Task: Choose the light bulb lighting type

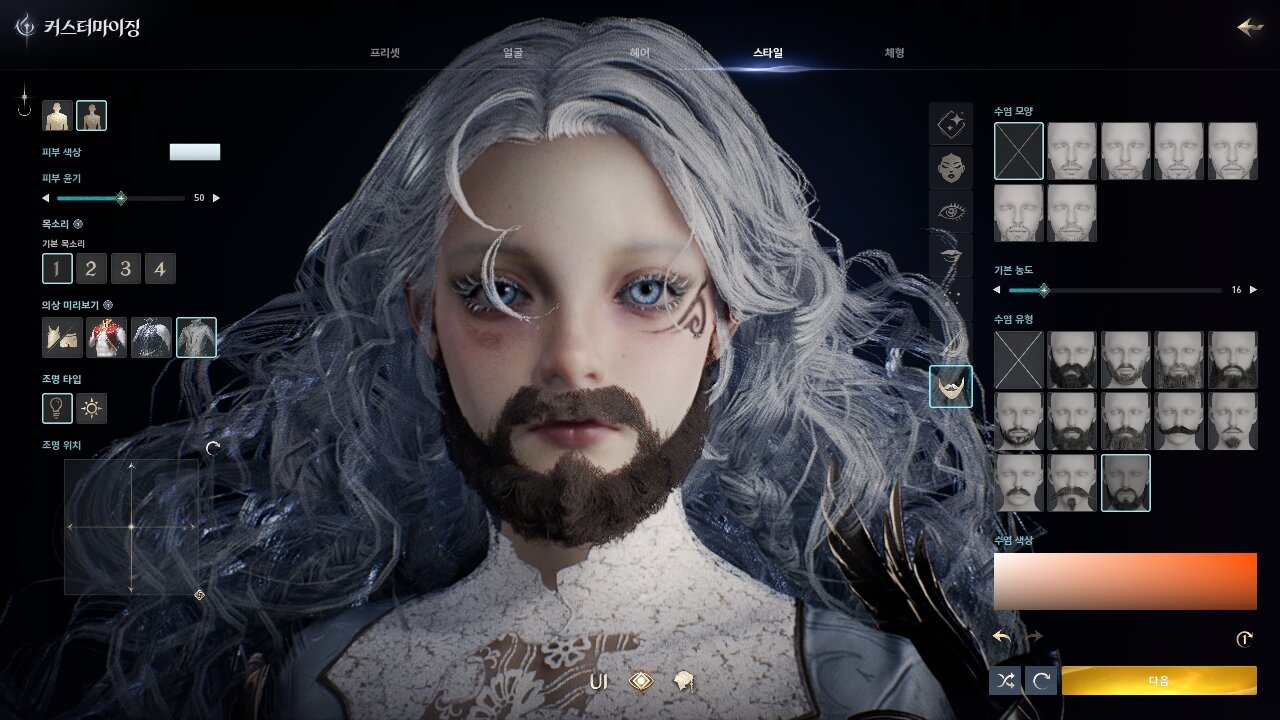Action: tap(57, 408)
